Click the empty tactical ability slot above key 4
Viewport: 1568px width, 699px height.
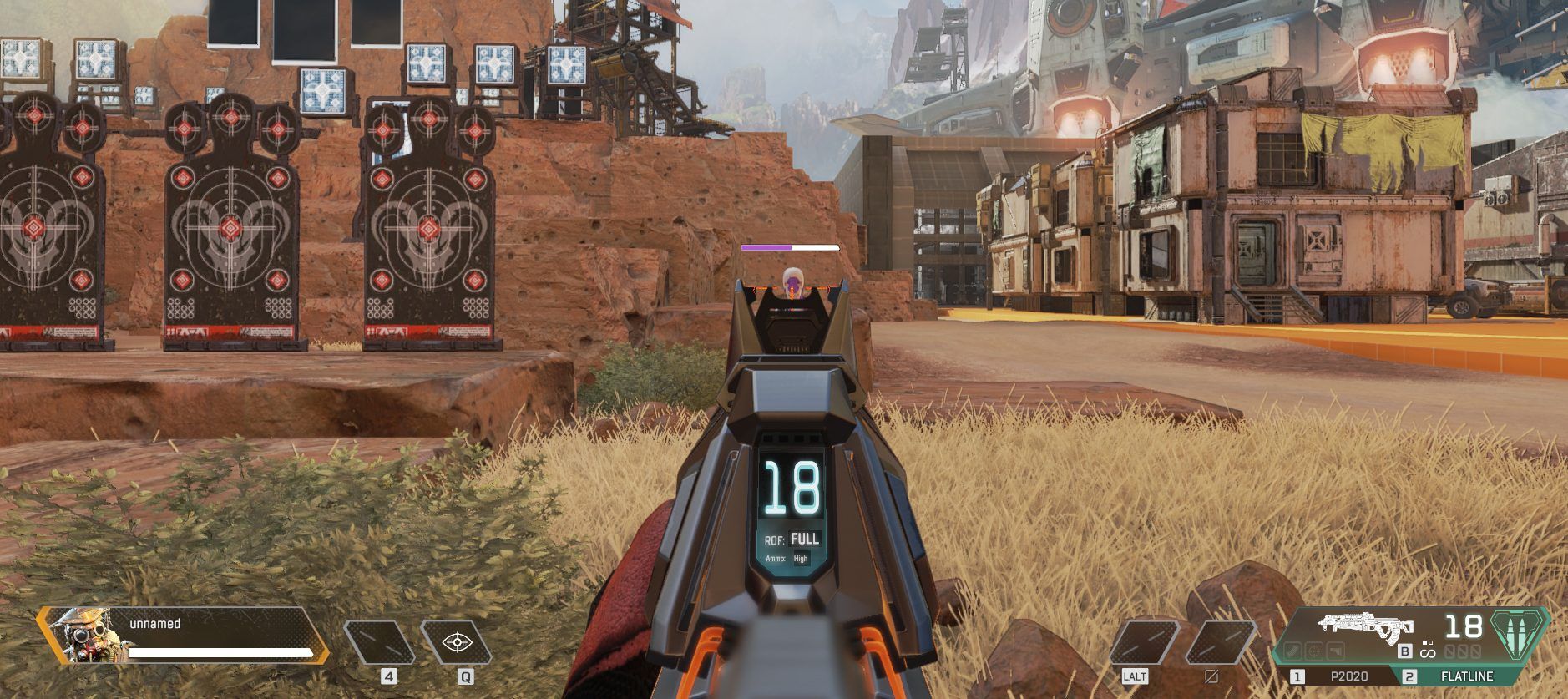pyautogui.click(x=381, y=643)
